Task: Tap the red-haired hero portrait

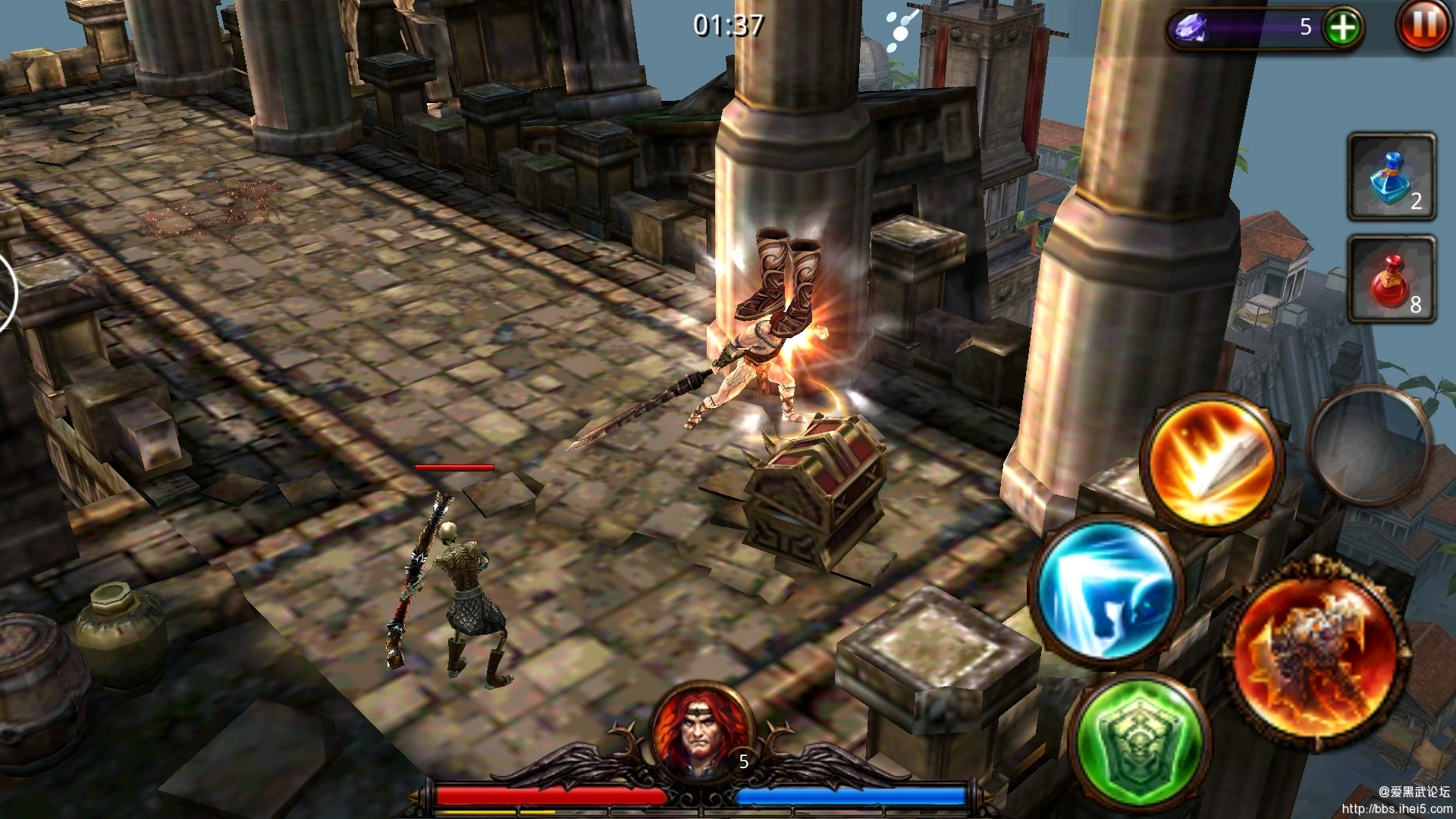Action: click(699, 732)
